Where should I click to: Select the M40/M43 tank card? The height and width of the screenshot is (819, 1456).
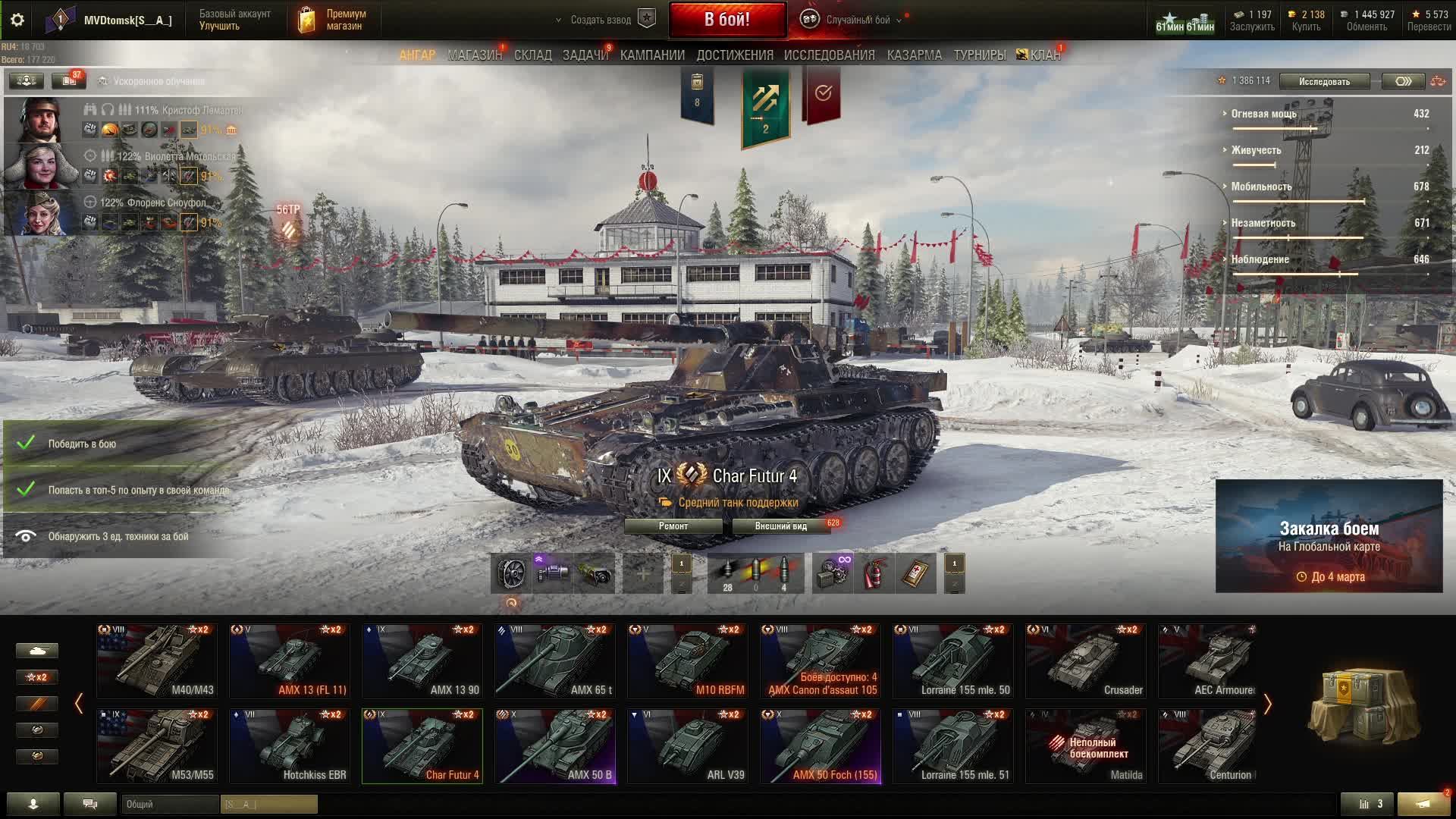[157, 661]
